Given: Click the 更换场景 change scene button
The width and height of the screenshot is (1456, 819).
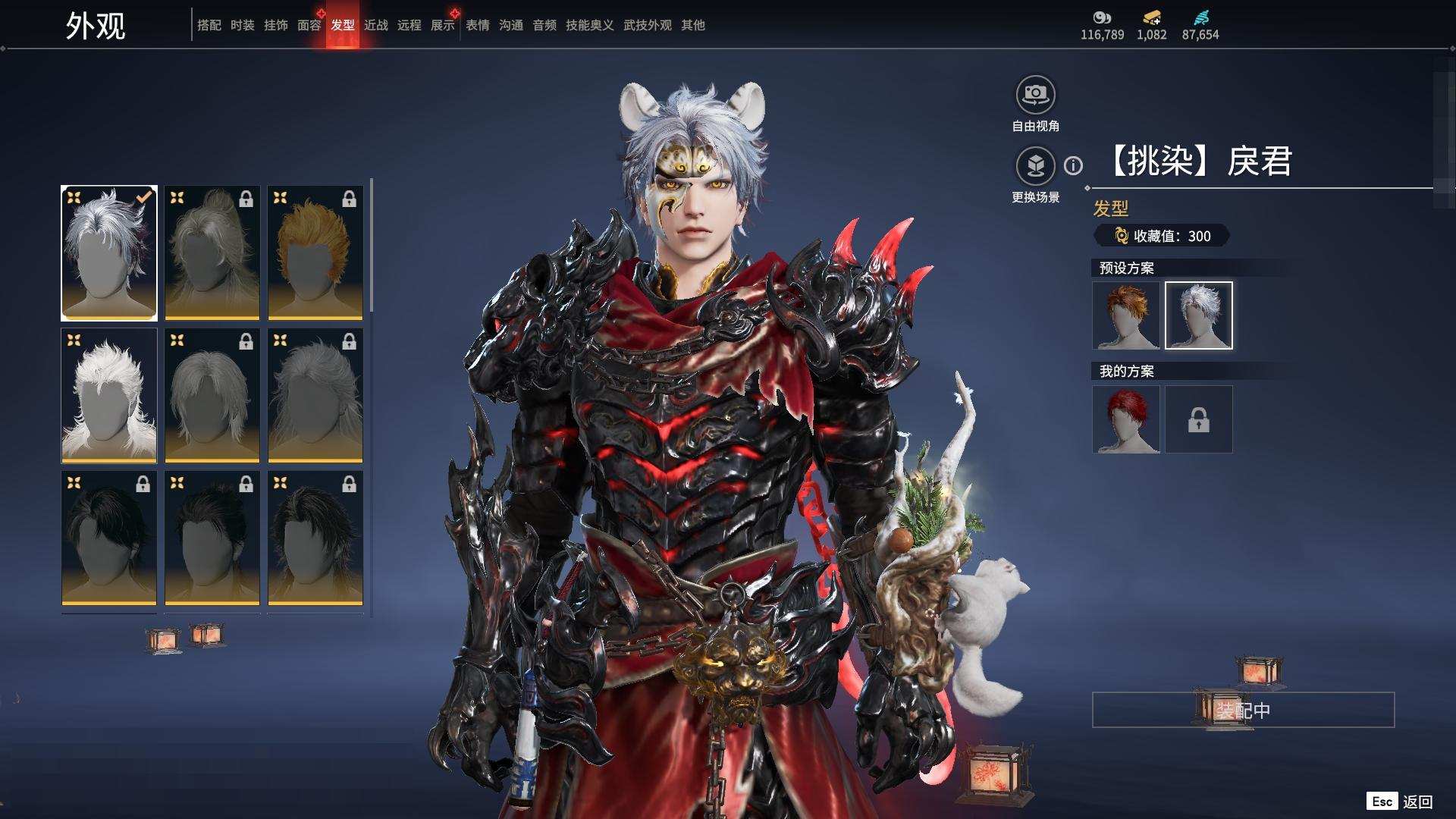Looking at the screenshot, I should (1035, 166).
